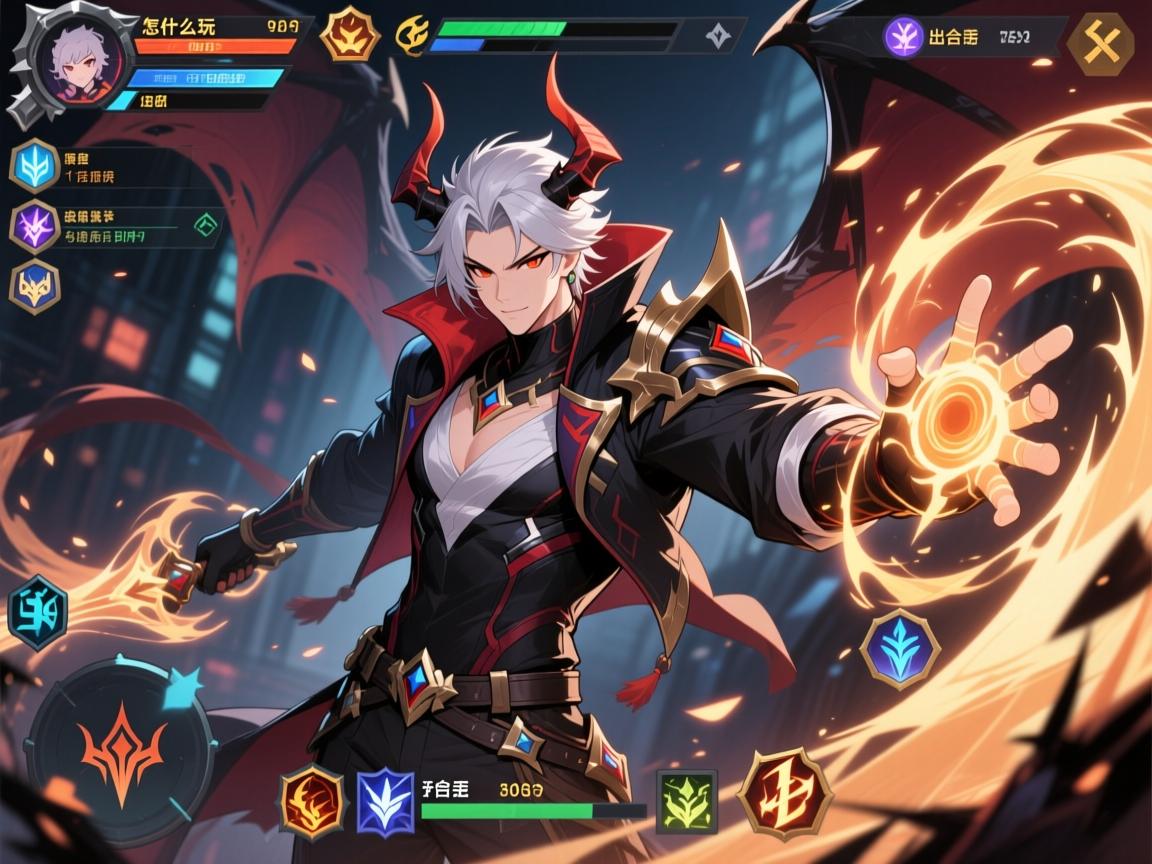The height and width of the screenshot is (864, 1152).
Task: Use the fiery swirl skill at bottom
Action: (x=312, y=800)
